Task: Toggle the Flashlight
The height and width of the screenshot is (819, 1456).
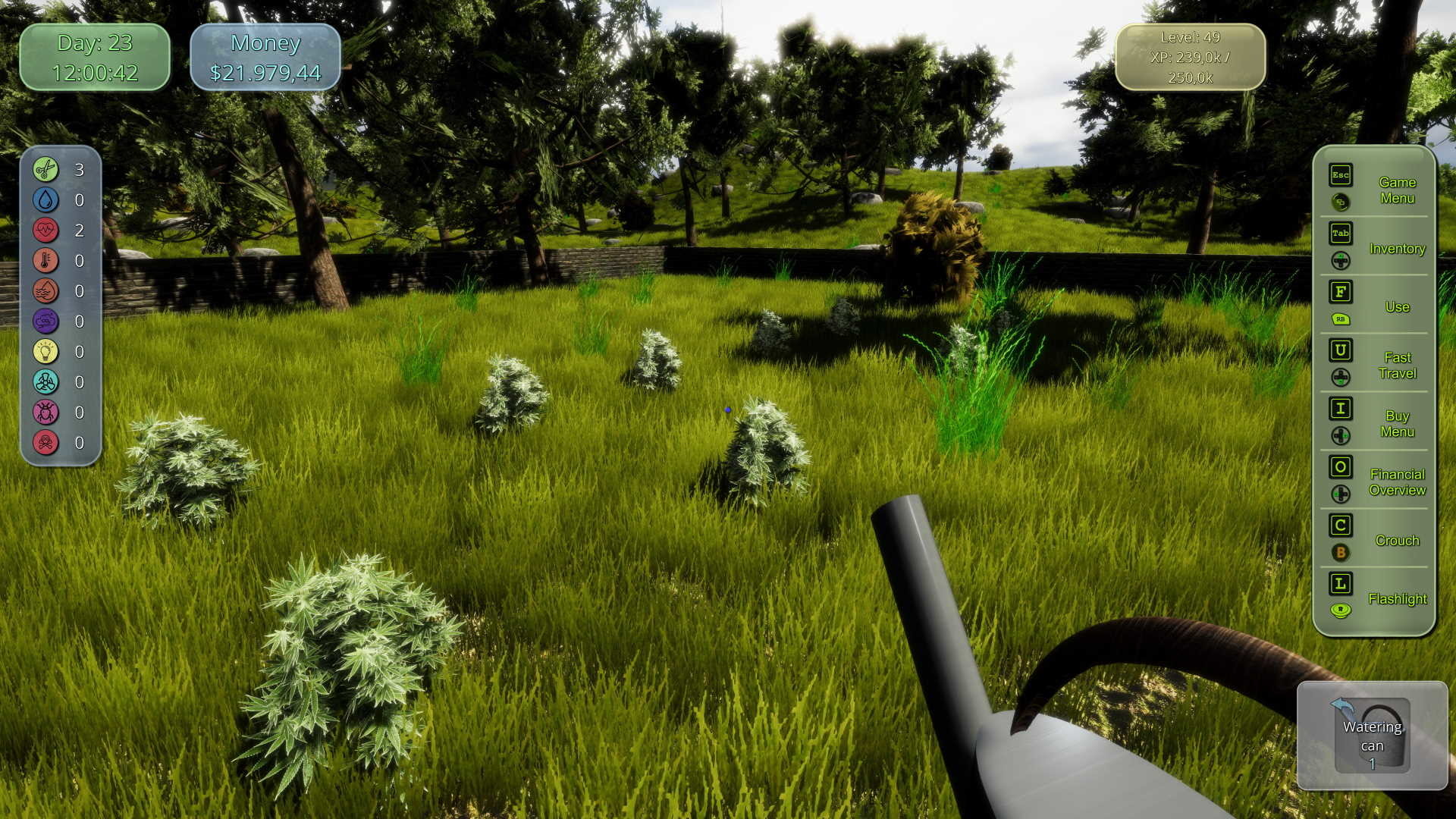Action: click(1398, 598)
